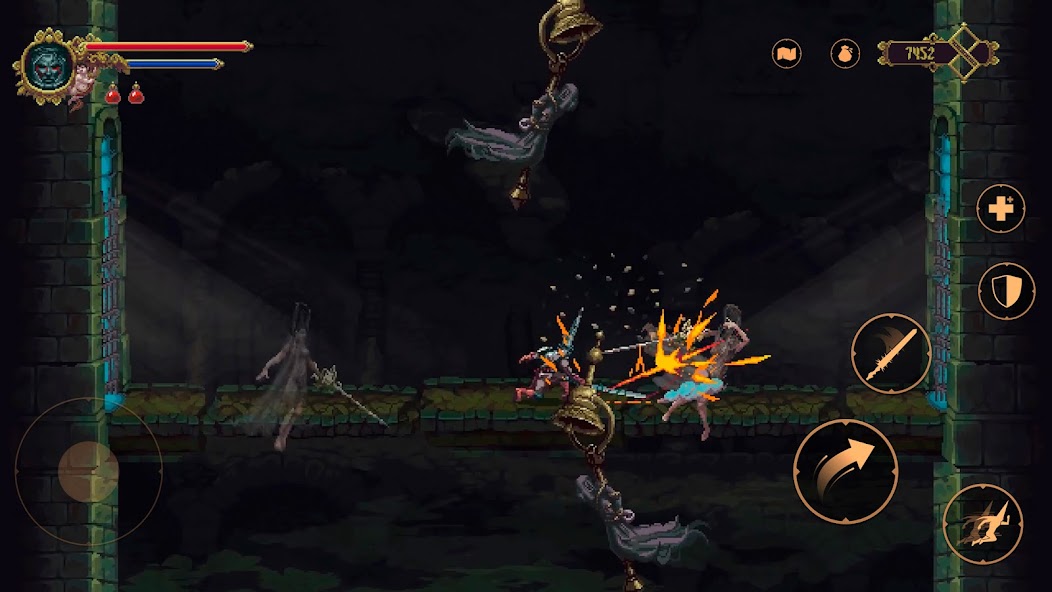The image size is (1052, 592).
Task: Tap the virtual joystick thumb pad
Action: pyautogui.click(x=88, y=470)
